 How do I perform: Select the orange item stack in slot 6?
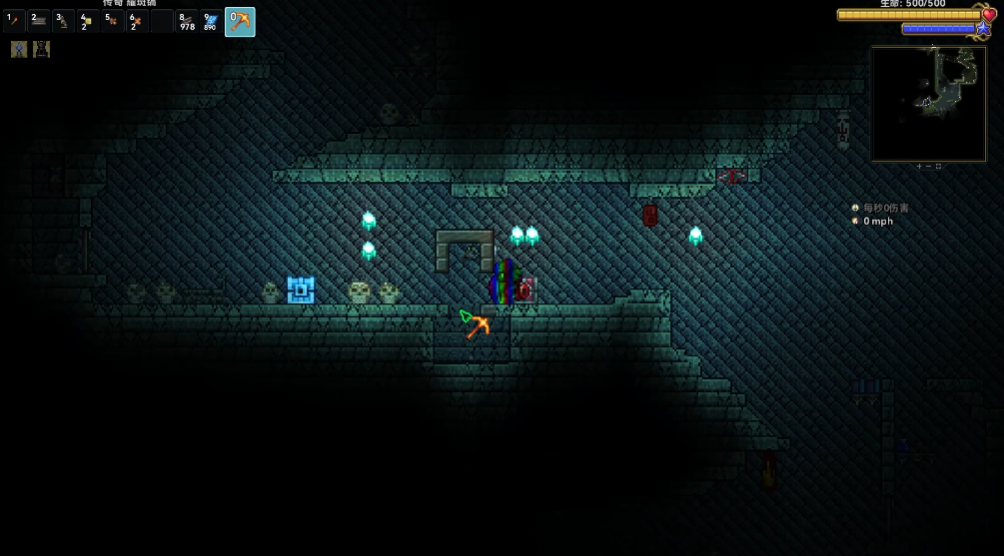tap(137, 20)
